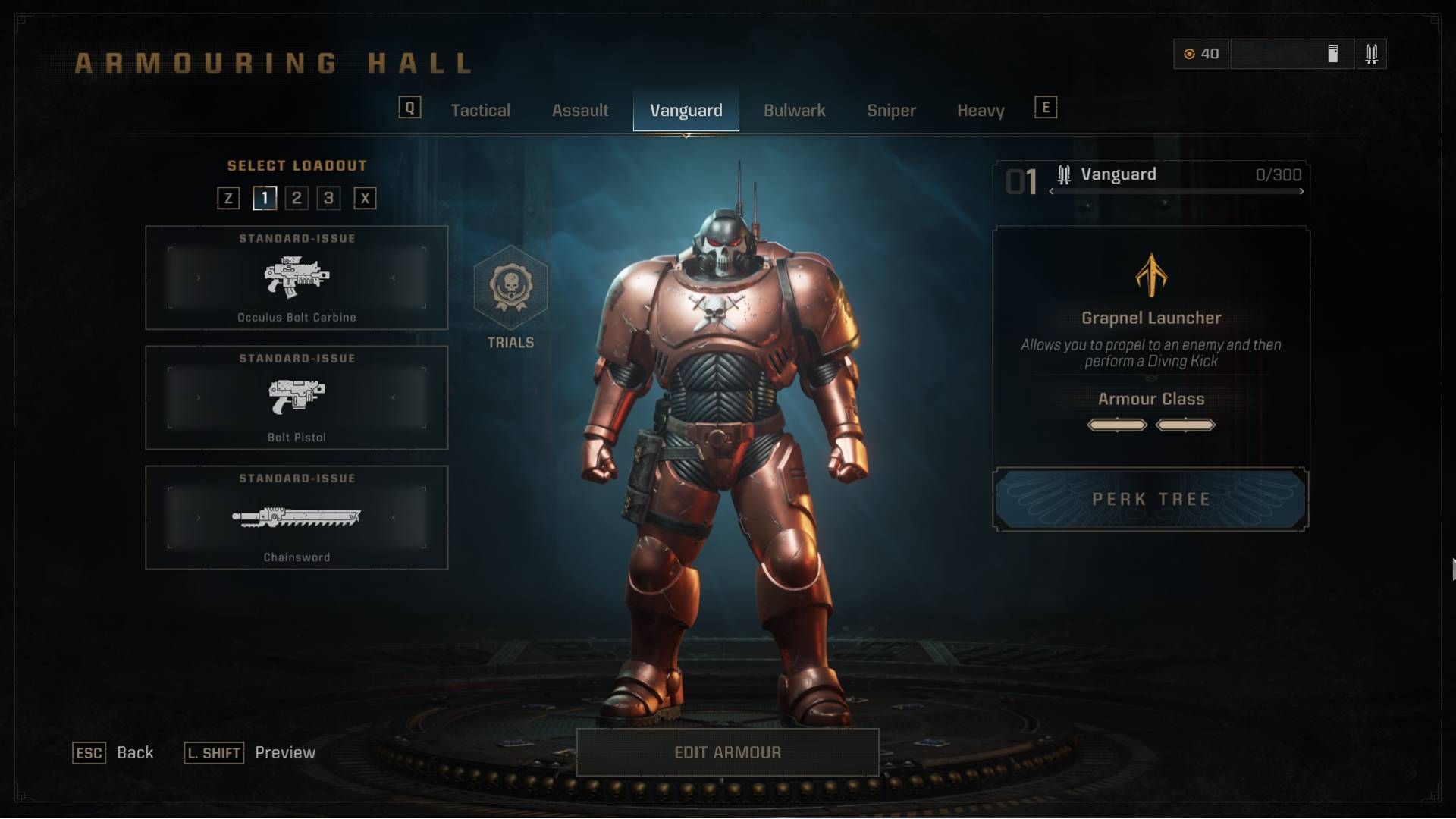
Task: Open the Perk Tree
Action: (x=1150, y=499)
